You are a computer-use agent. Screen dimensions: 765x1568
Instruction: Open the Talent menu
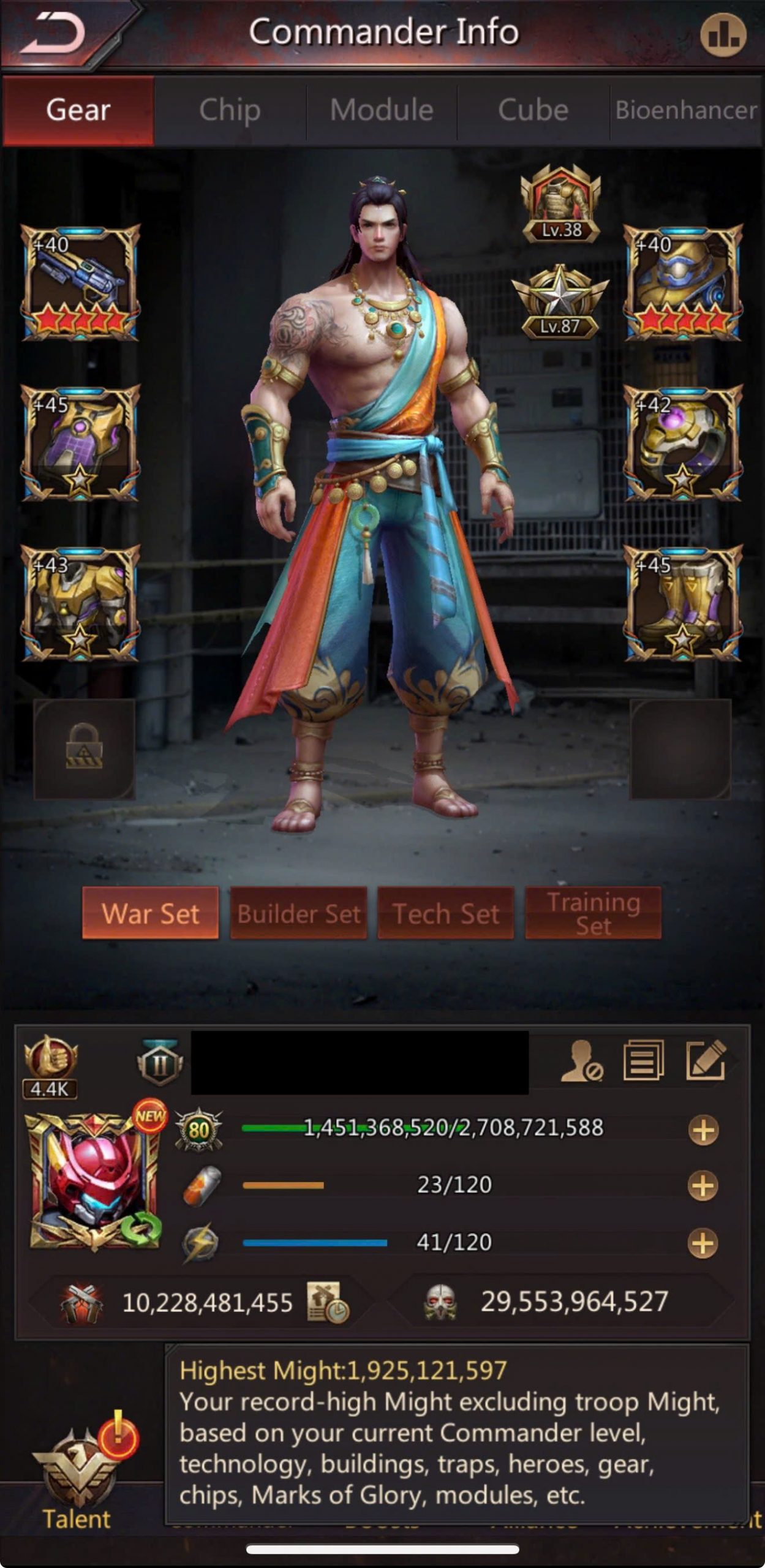[x=77, y=1482]
